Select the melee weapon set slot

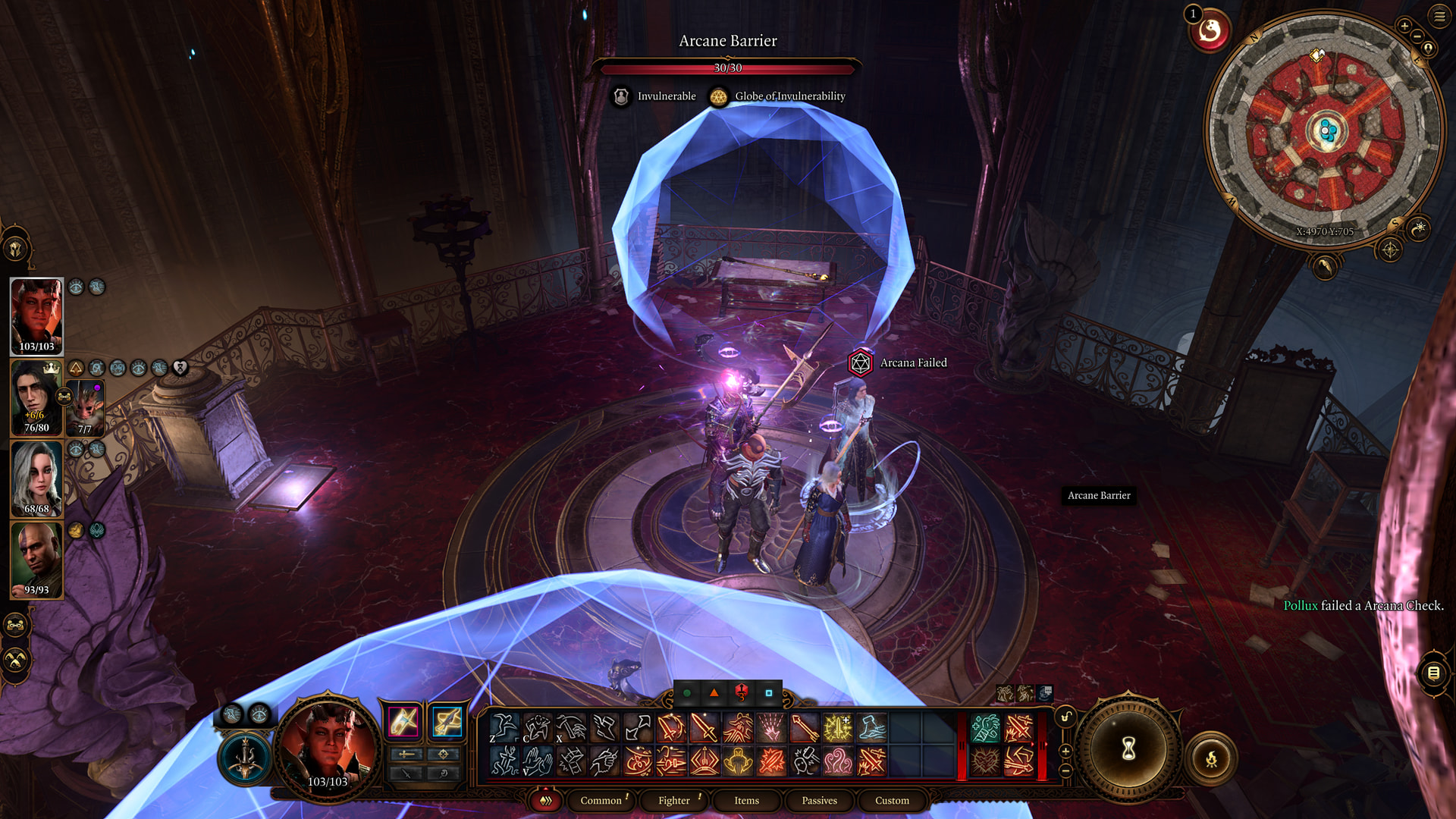403,721
